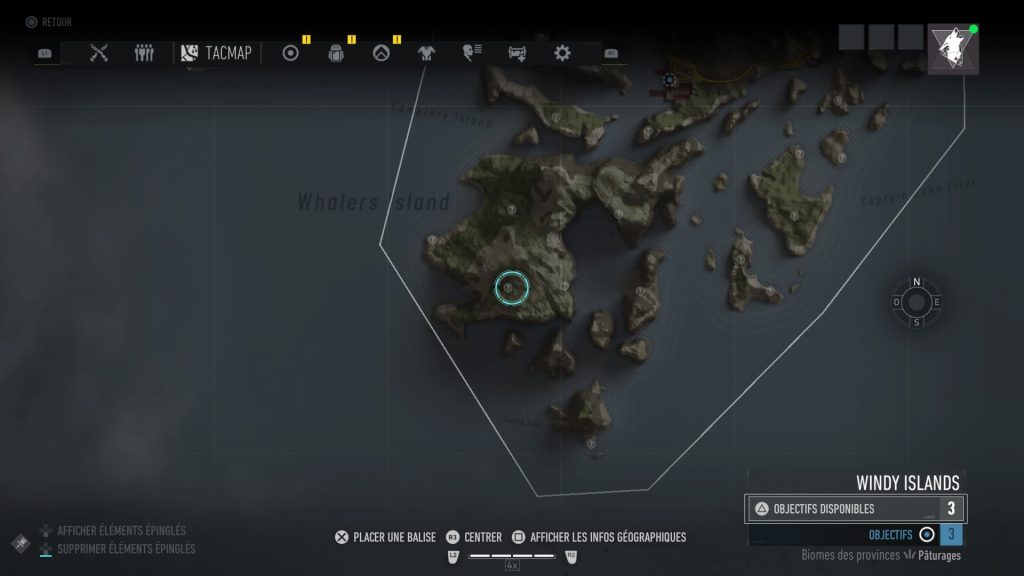Switch to the chevron-in-circle tab
The width and height of the screenshot is (1024, 576).
coord(381,53)
